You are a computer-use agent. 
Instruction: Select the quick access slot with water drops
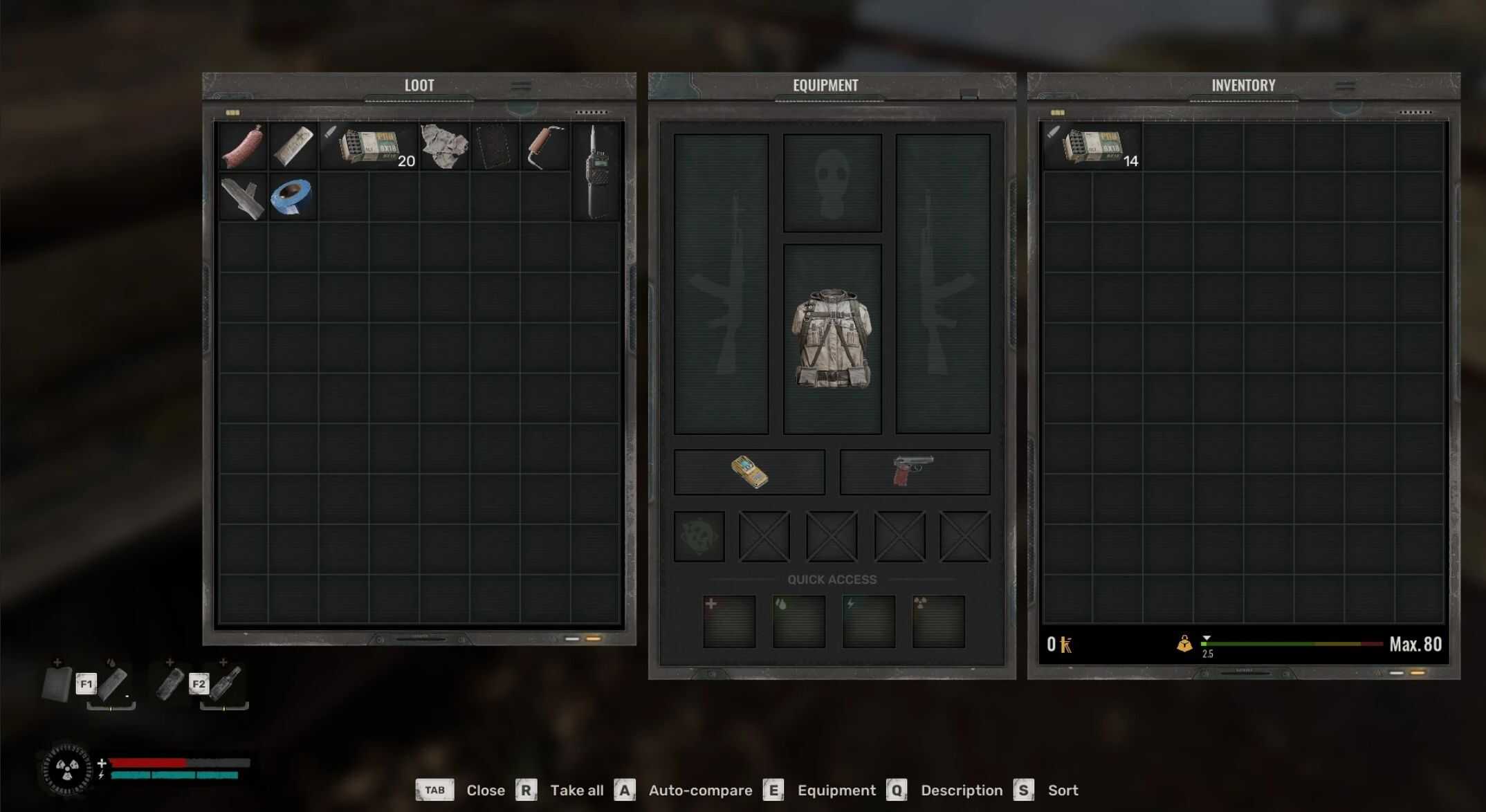(799, 622)
